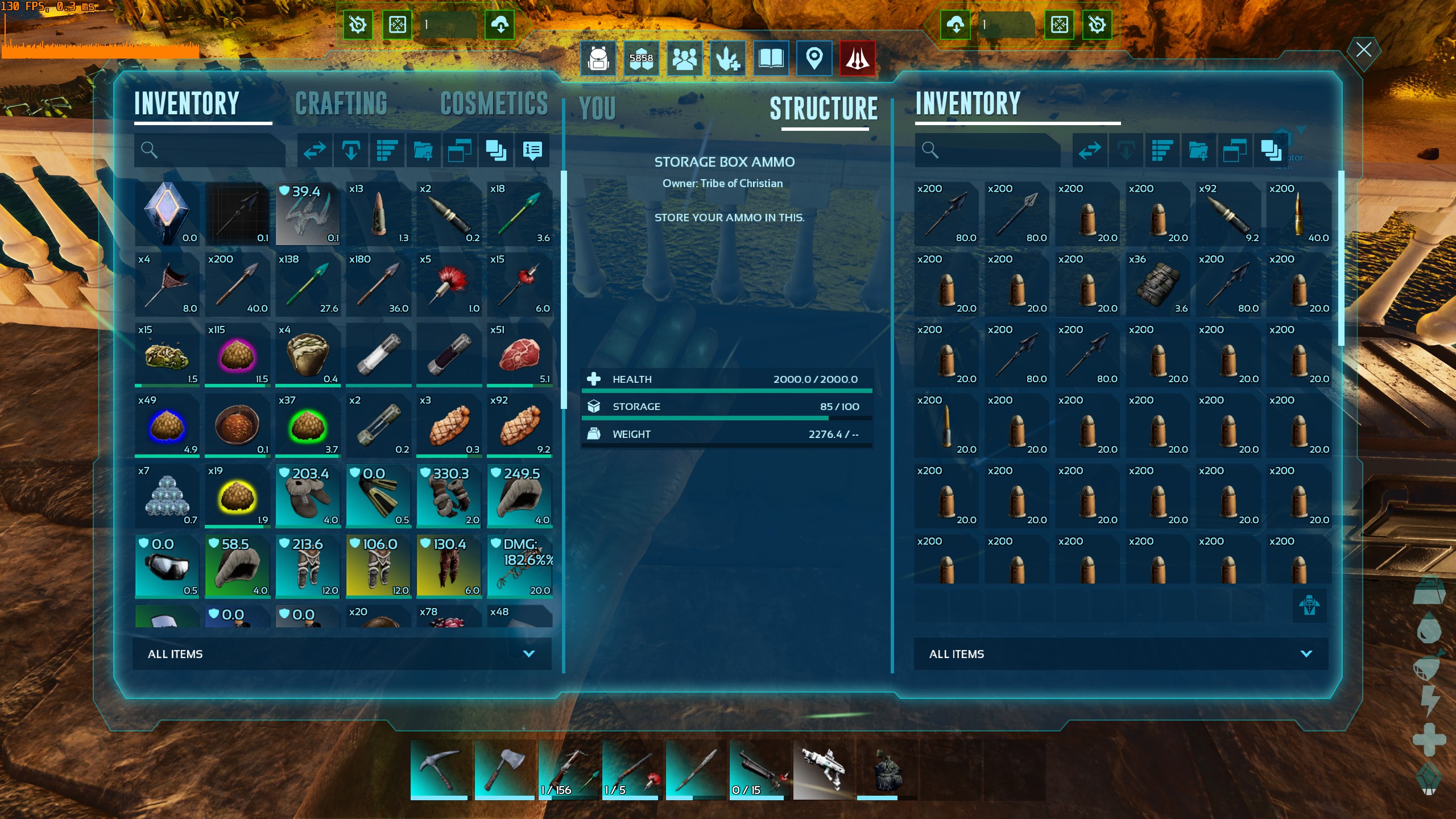
Task: Open the red claw-marked menu icon
Action: [857, 58]
